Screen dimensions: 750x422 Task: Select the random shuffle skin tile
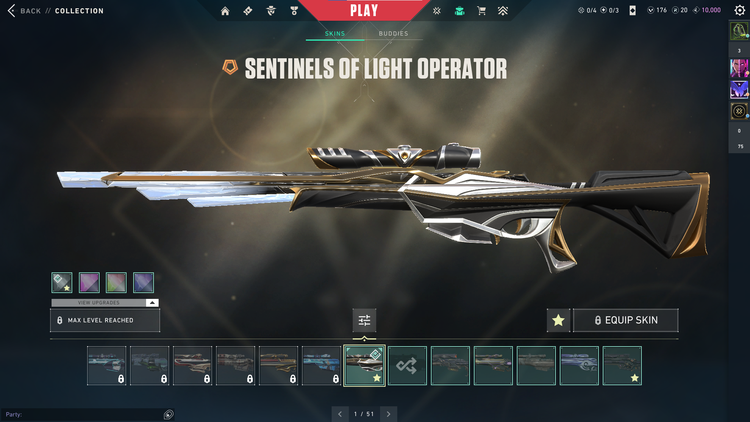(x=407, y=366)
